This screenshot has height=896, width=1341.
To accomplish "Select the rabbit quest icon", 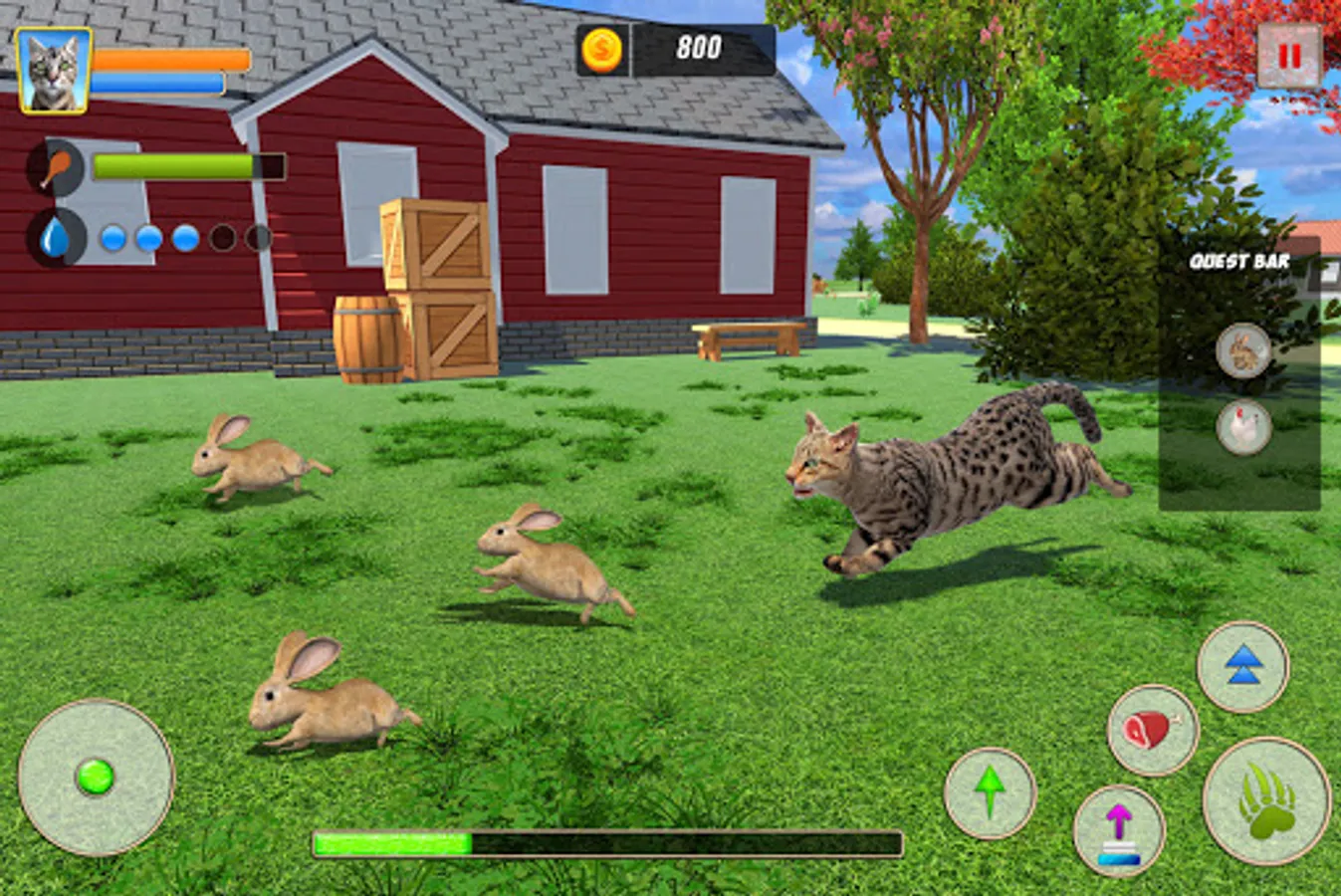I will tap(1243, 350).
